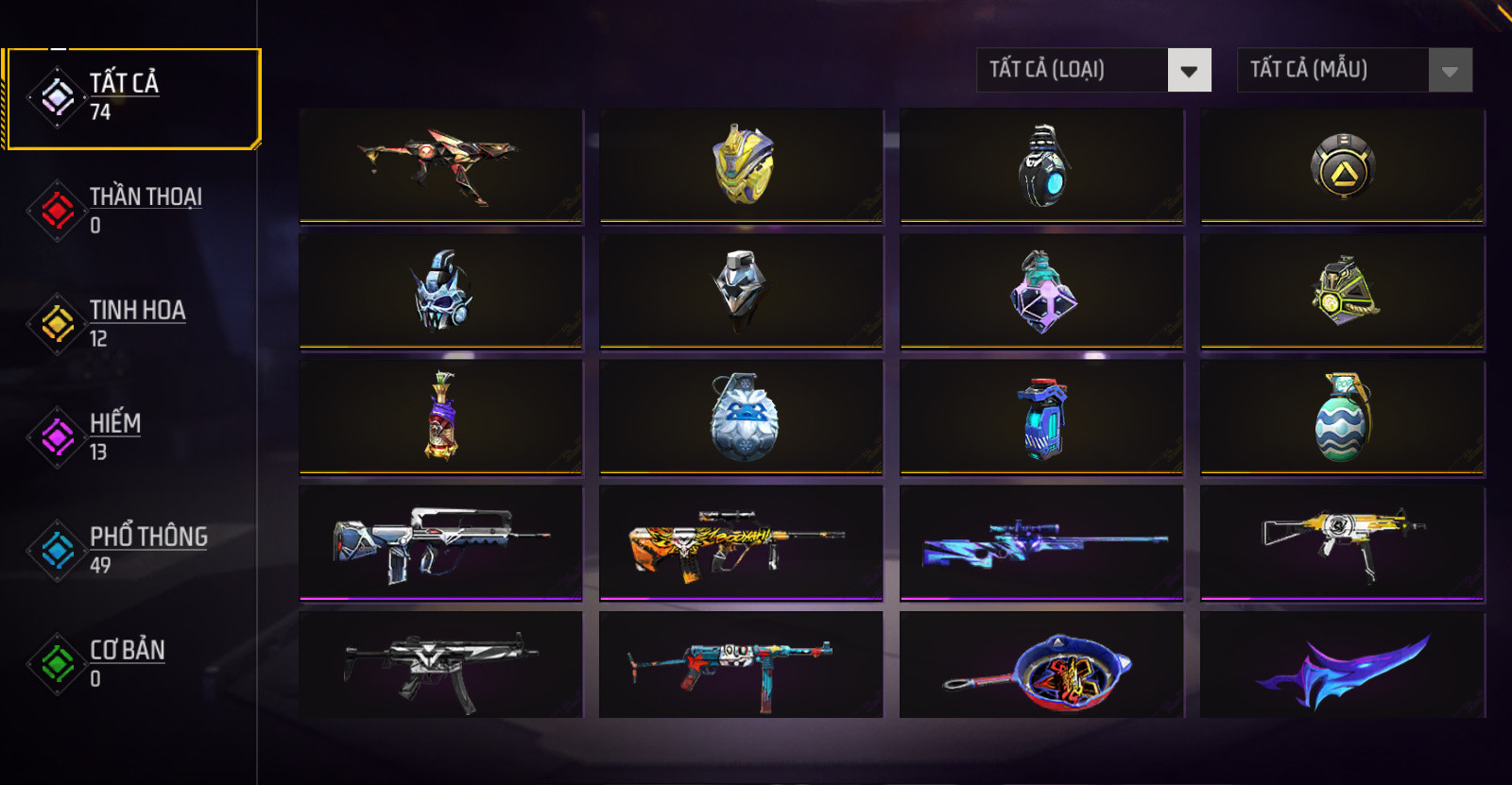Show the HIẾM rarity items
Screen dimensions: 1512x785
pyautogui.click(x=132, y=436)
